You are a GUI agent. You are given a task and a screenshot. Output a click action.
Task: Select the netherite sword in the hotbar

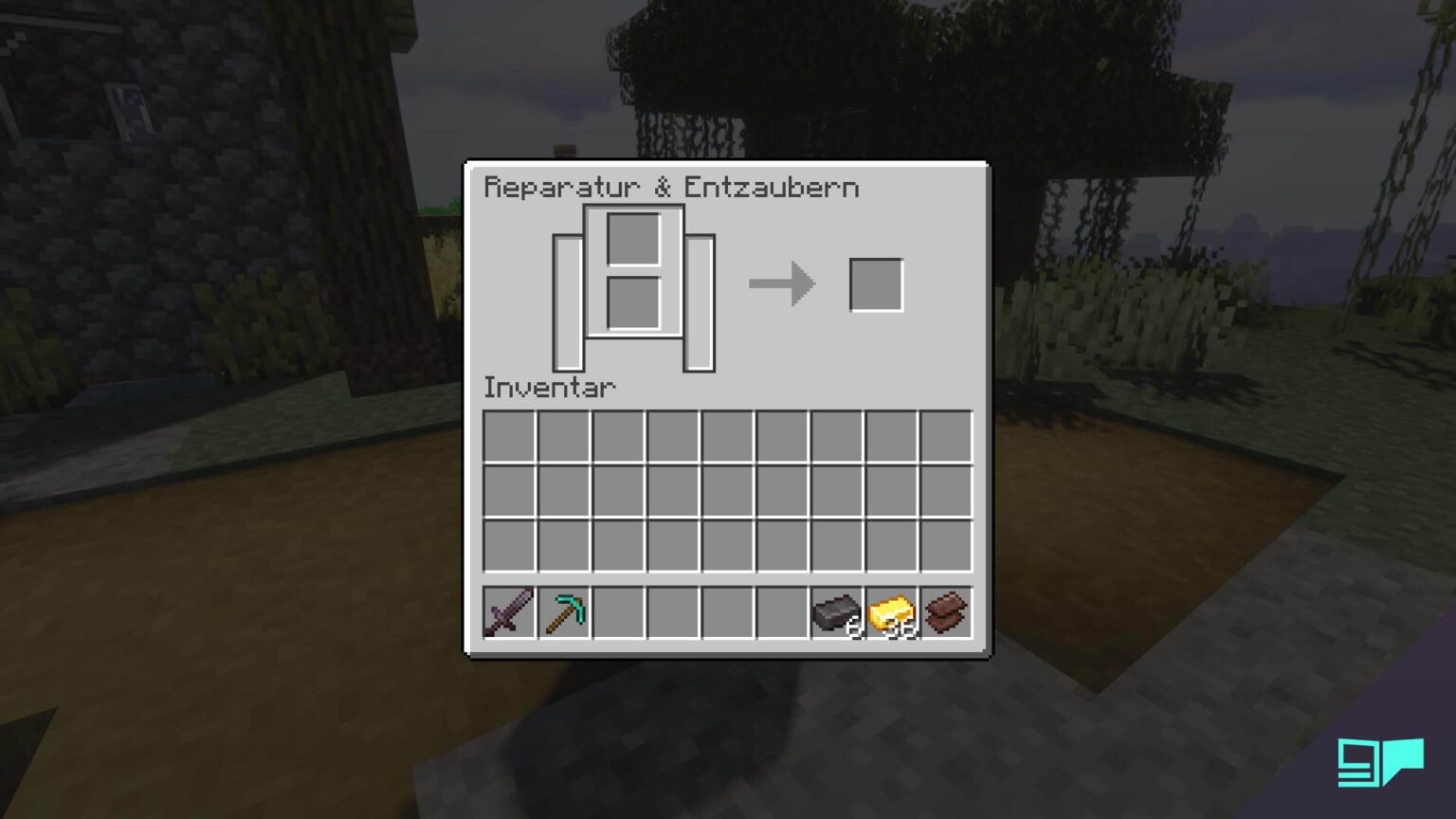coord(509,612)
